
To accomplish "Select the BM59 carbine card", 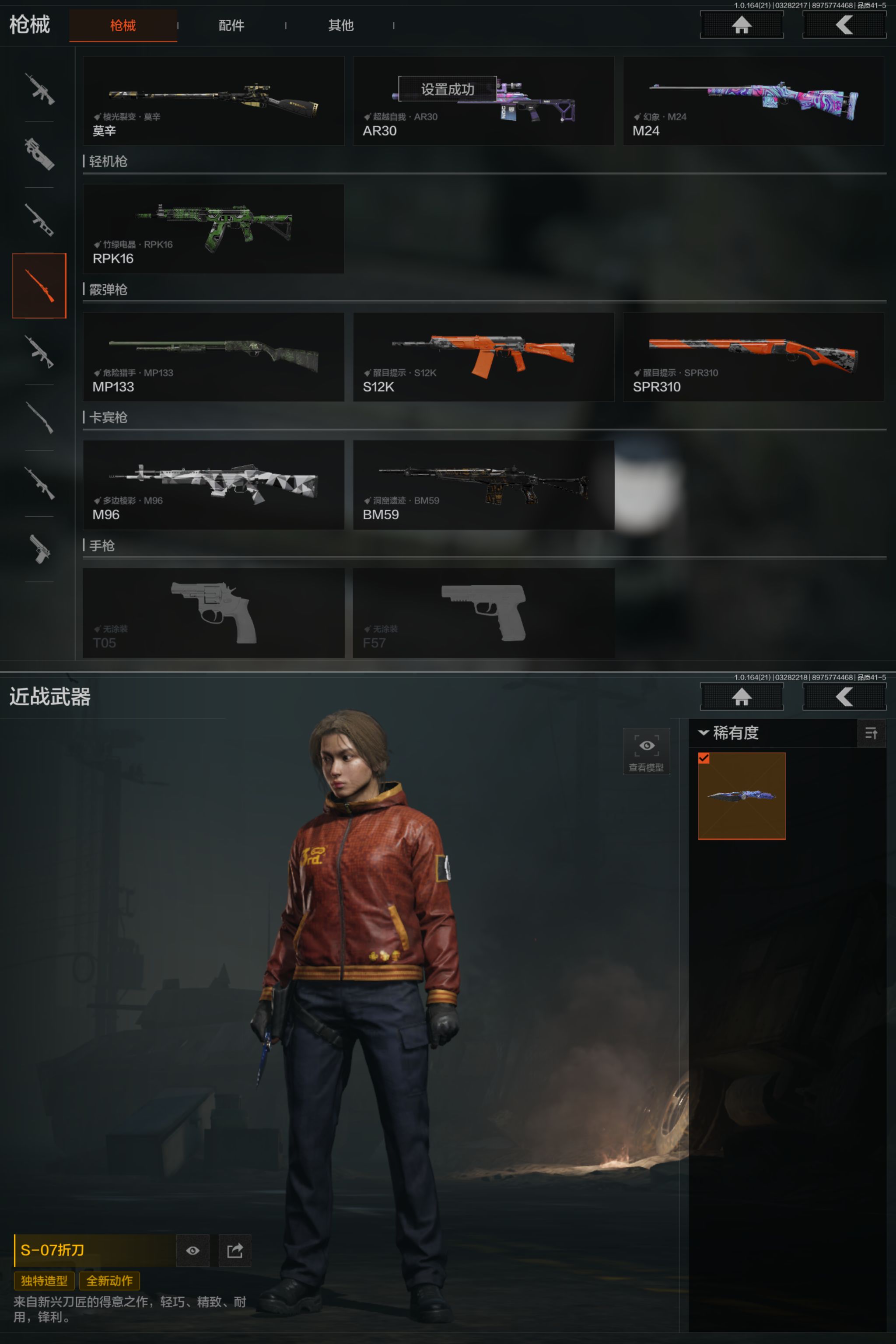I will click(x=483, y=485).
